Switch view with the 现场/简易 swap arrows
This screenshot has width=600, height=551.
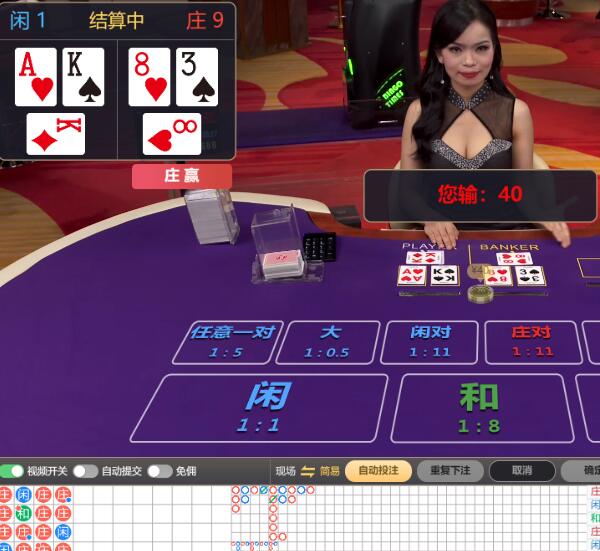pos(308,471)
